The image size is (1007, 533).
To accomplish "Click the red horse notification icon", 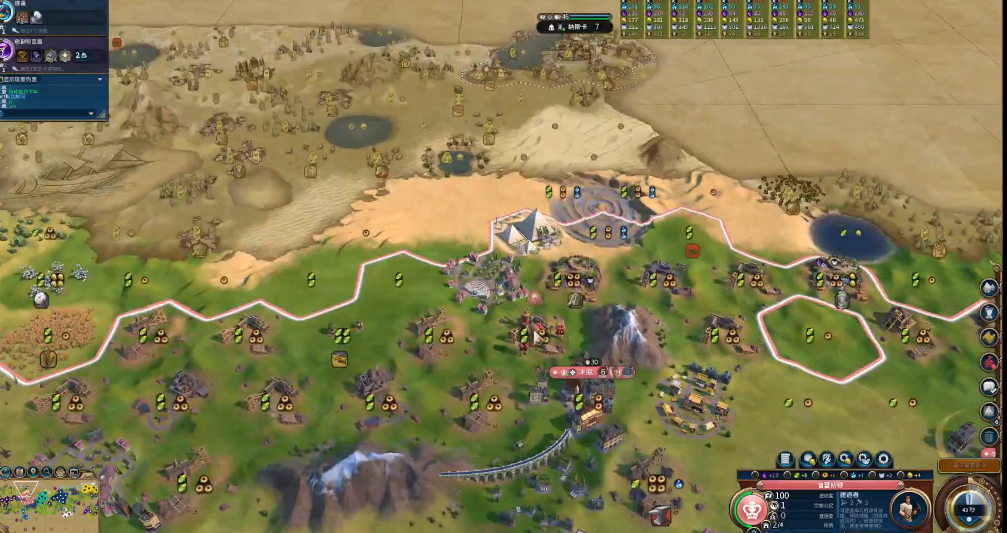I will [989, 361].
